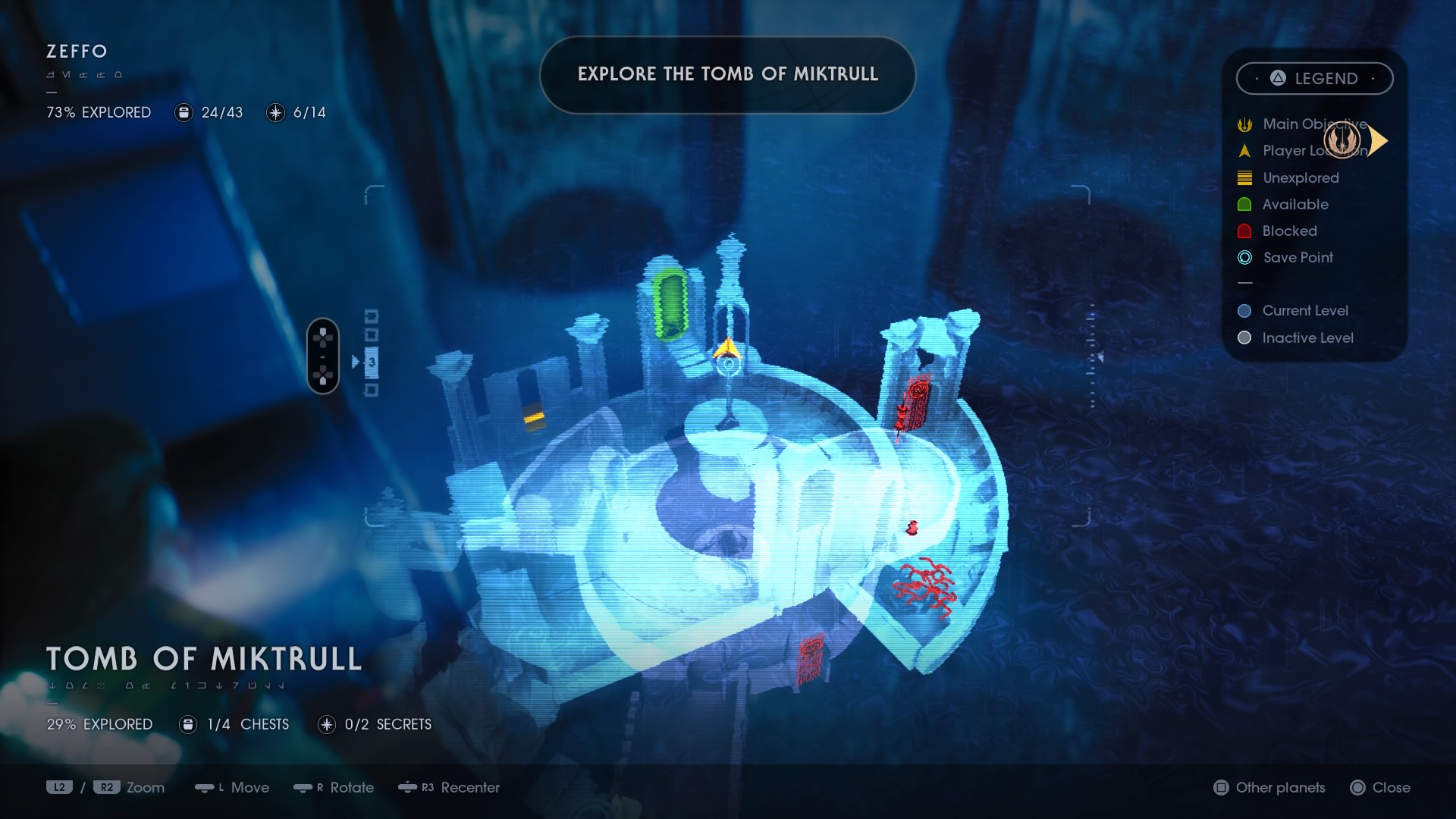Click the secrets star icon beside 6/14

tap(275, 112)
